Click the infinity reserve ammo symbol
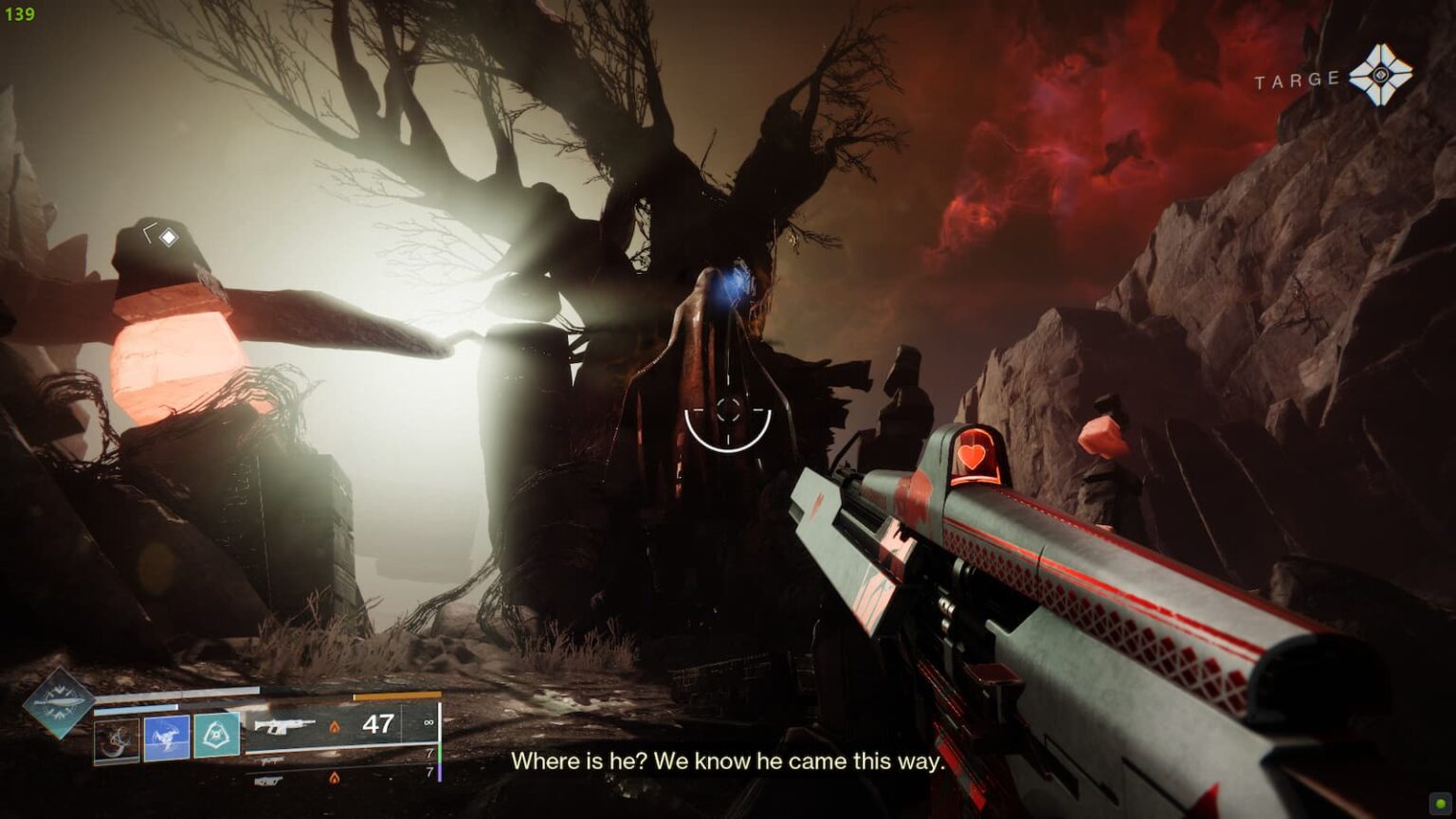Image resolution: width=1456 pixels, height=819 pixels. [x=428, y=723]
